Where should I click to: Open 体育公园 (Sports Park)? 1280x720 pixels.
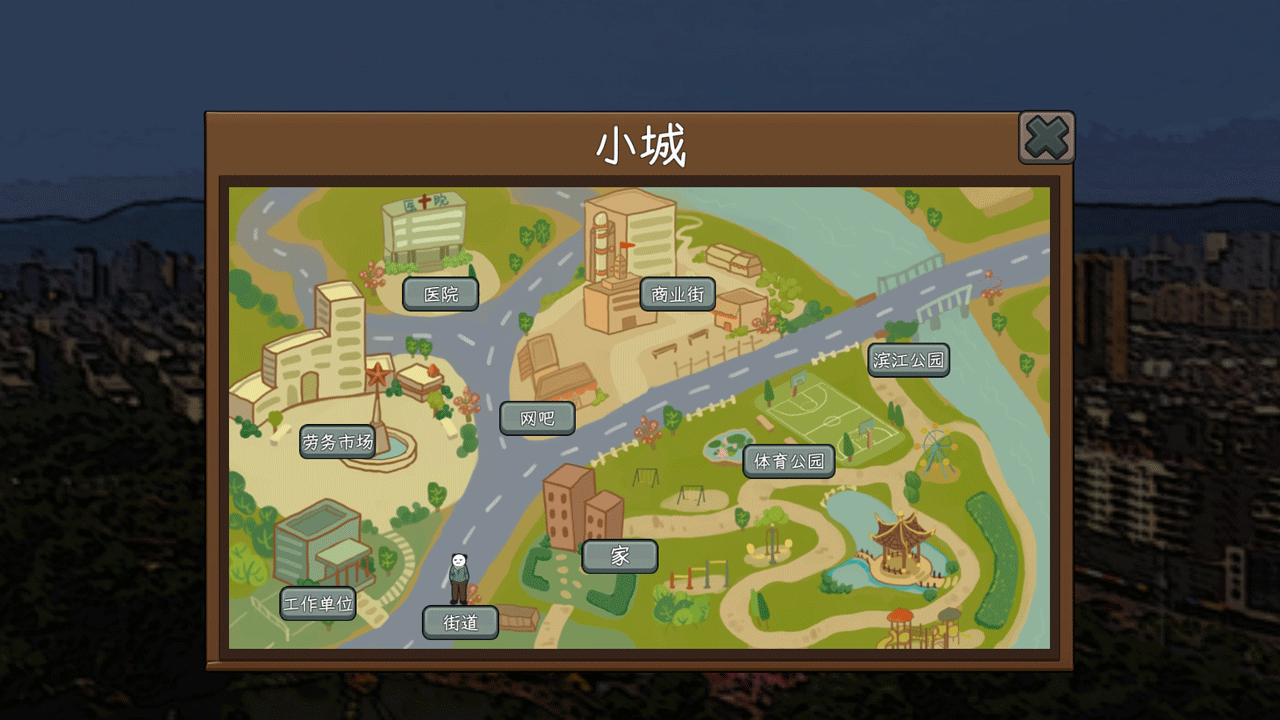(789, 461)
